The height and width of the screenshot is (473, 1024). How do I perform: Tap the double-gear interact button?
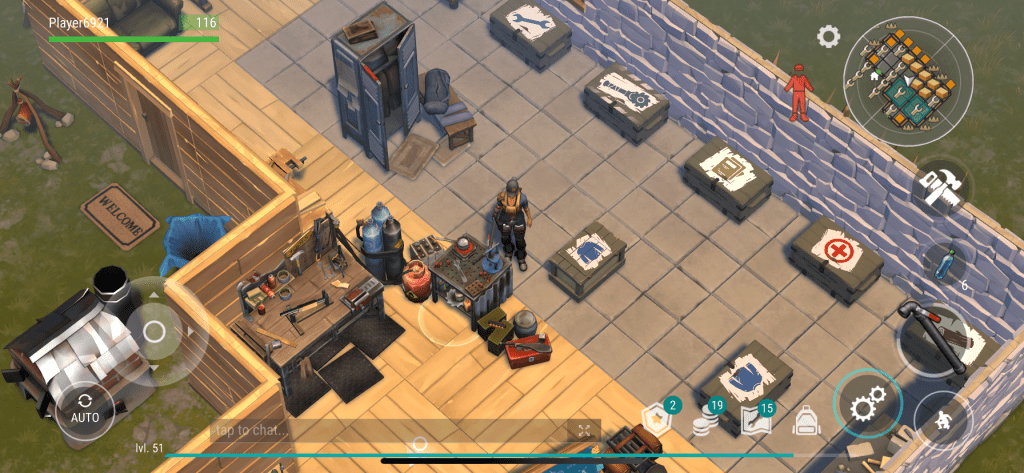pos(866,406)
